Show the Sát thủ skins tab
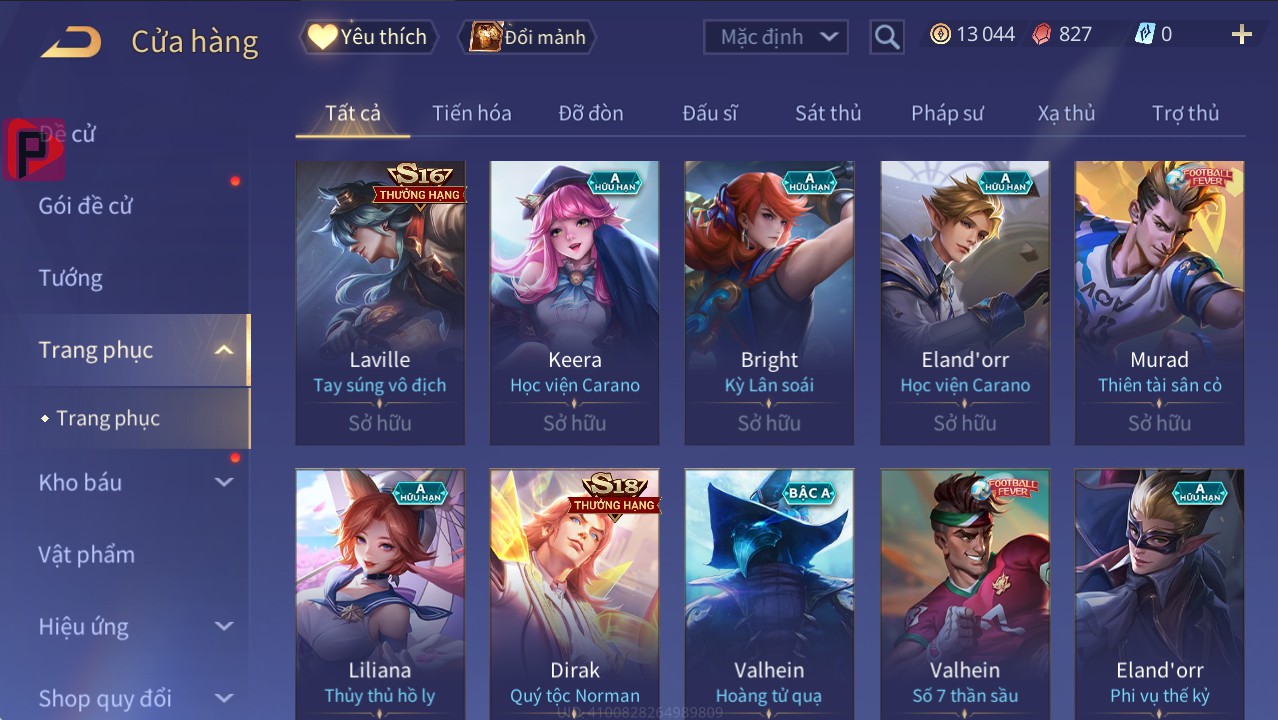The height and width of the screenshot is (720, 1278). click(828, 113)
